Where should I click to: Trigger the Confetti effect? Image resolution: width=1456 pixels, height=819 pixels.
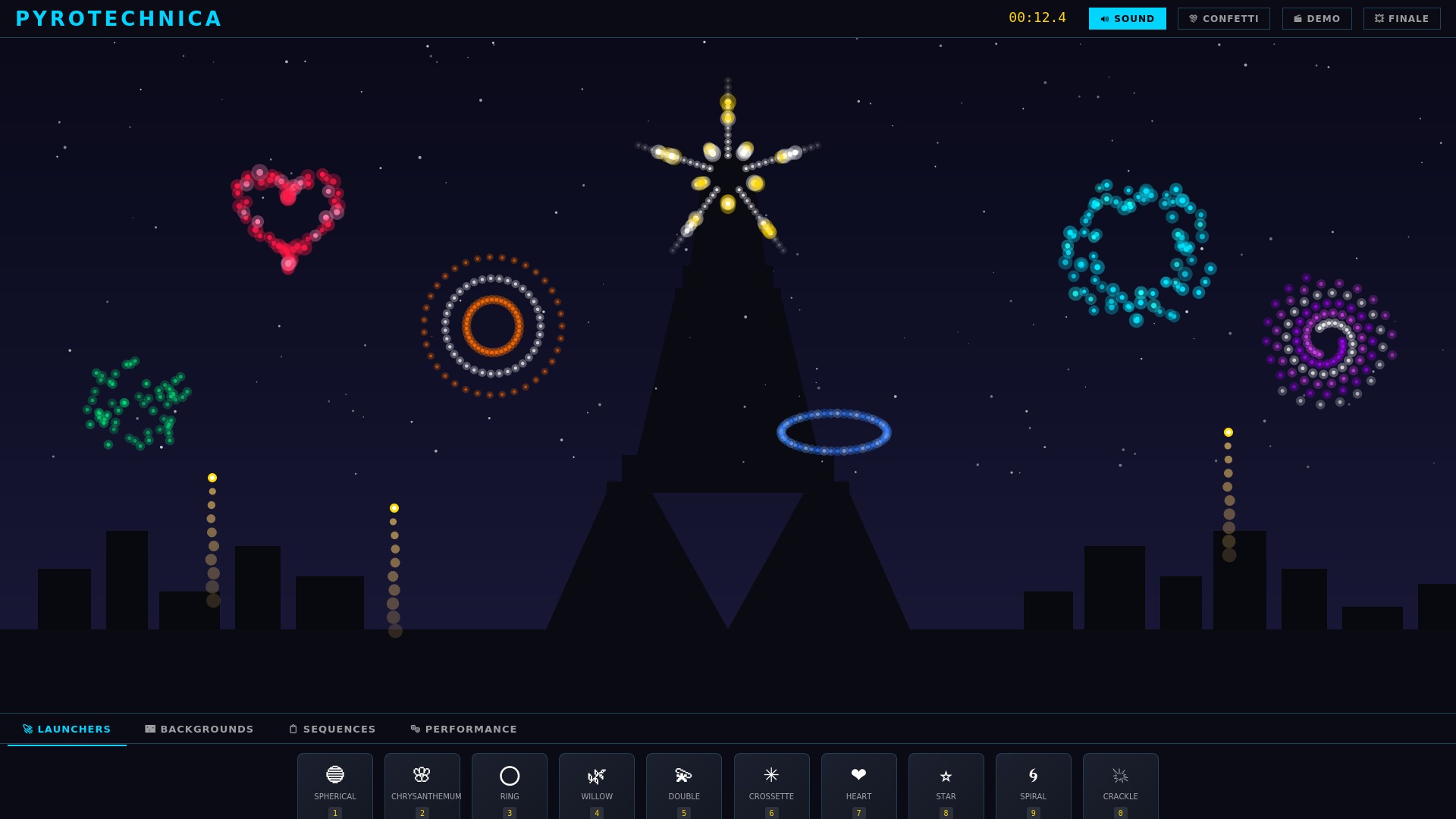pyautogui.click(x=1223, y=18)
